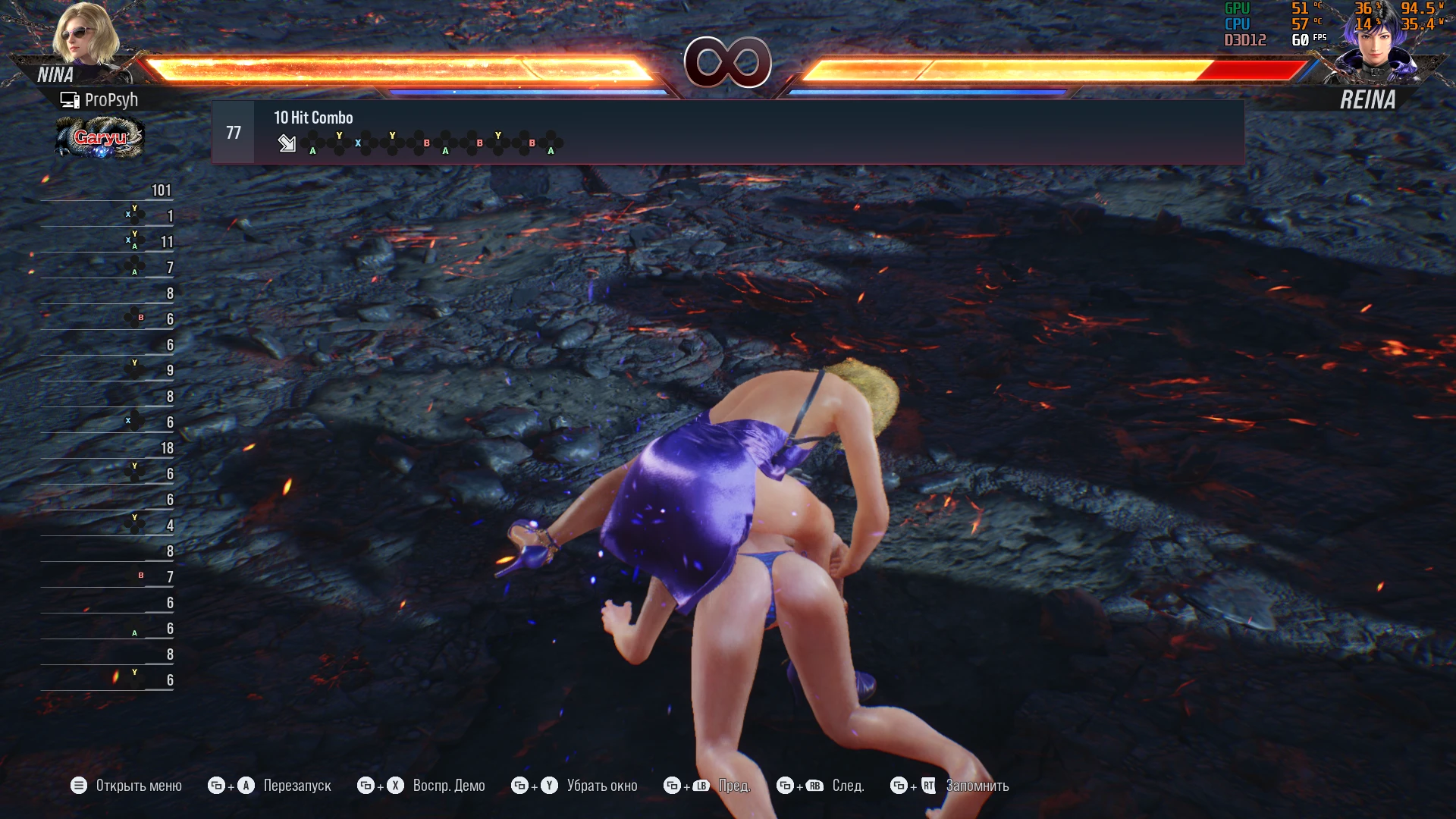Select Перезапуск to restart practice
Viewport: 1456px width, 819px height.
[x=297, y=786]
